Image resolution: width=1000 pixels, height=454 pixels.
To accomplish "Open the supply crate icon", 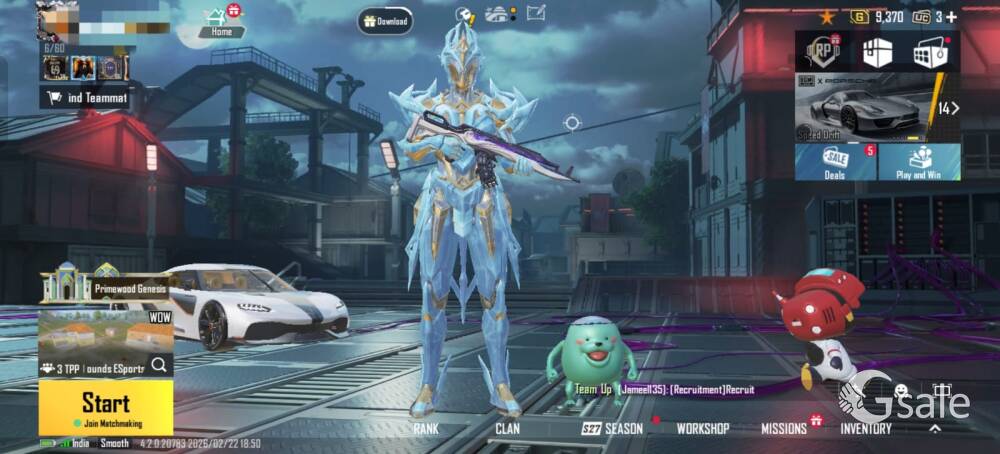I will [x=877, y=52].
